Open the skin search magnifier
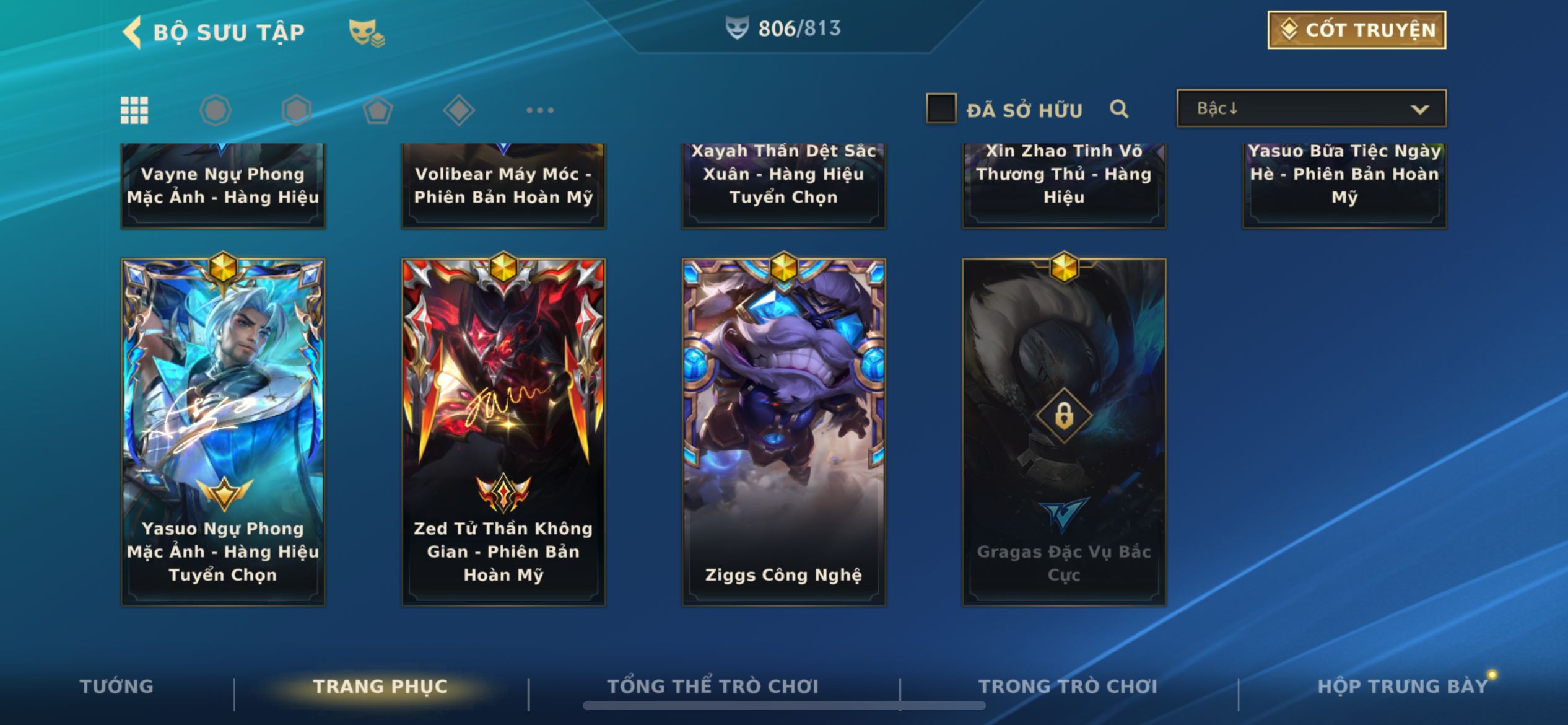 tap(1118, 110)
